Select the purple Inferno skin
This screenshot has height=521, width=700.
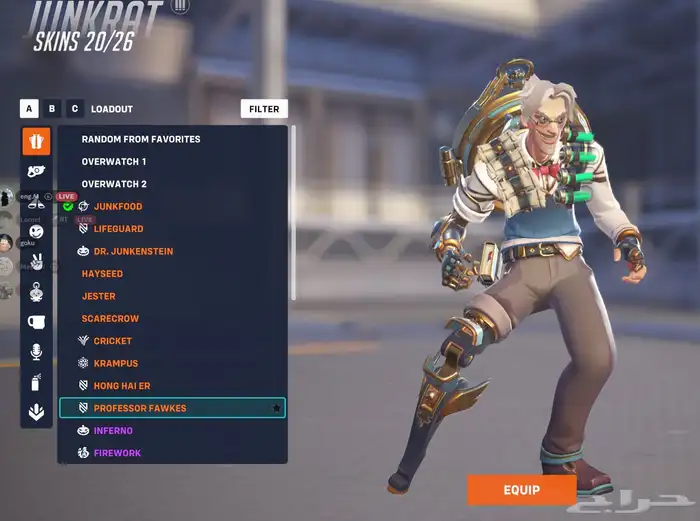click(x=113, y=430)
